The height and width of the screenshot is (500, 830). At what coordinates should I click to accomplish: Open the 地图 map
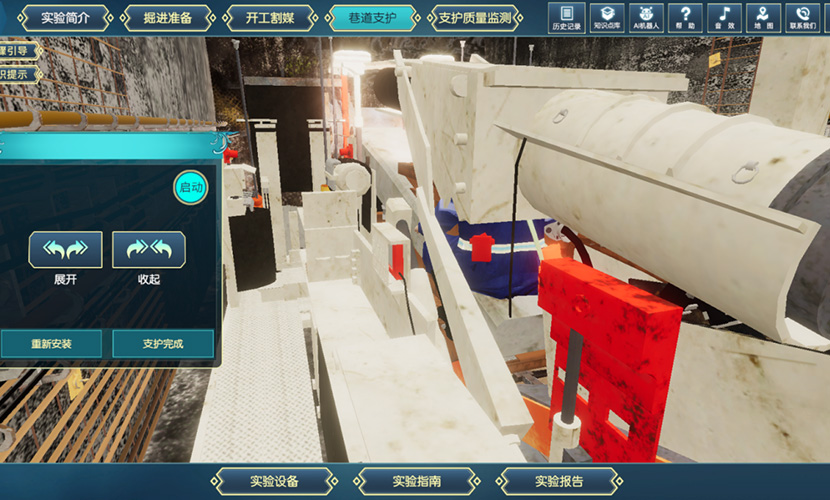pos(763,18)
